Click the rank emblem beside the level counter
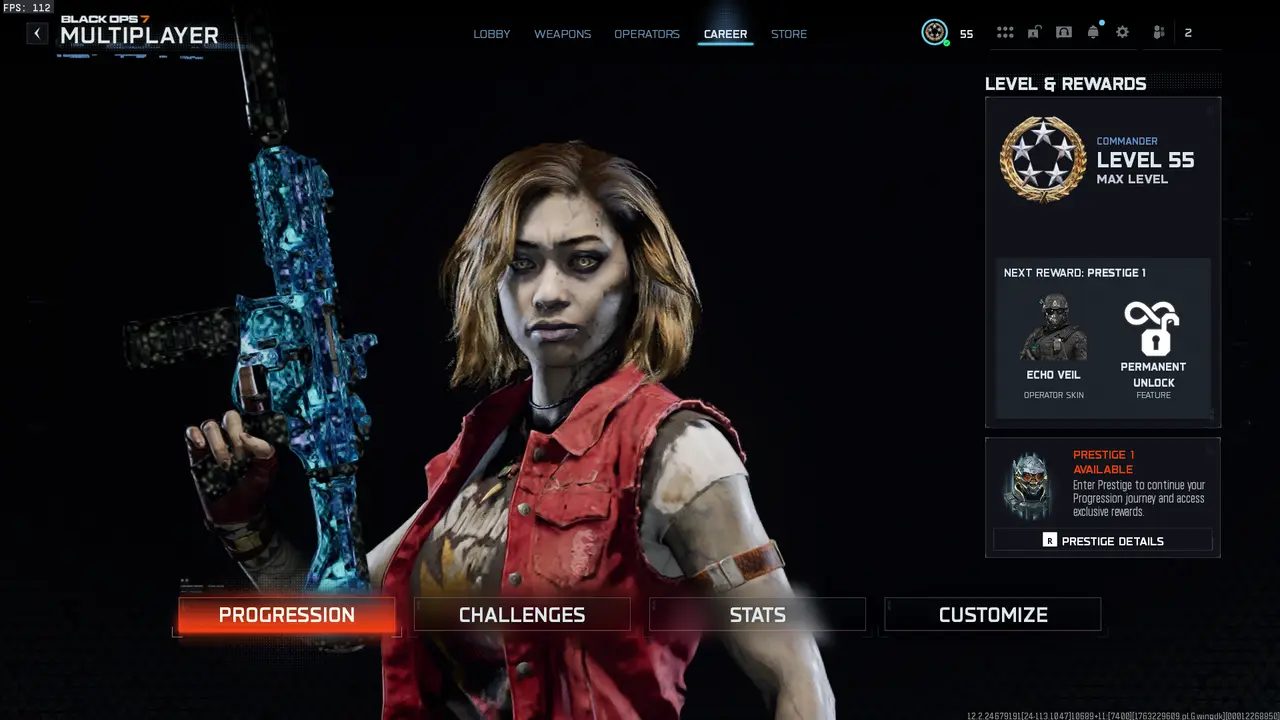The width and height of the screenshot is (1280, 720). (x=934, y=32)
